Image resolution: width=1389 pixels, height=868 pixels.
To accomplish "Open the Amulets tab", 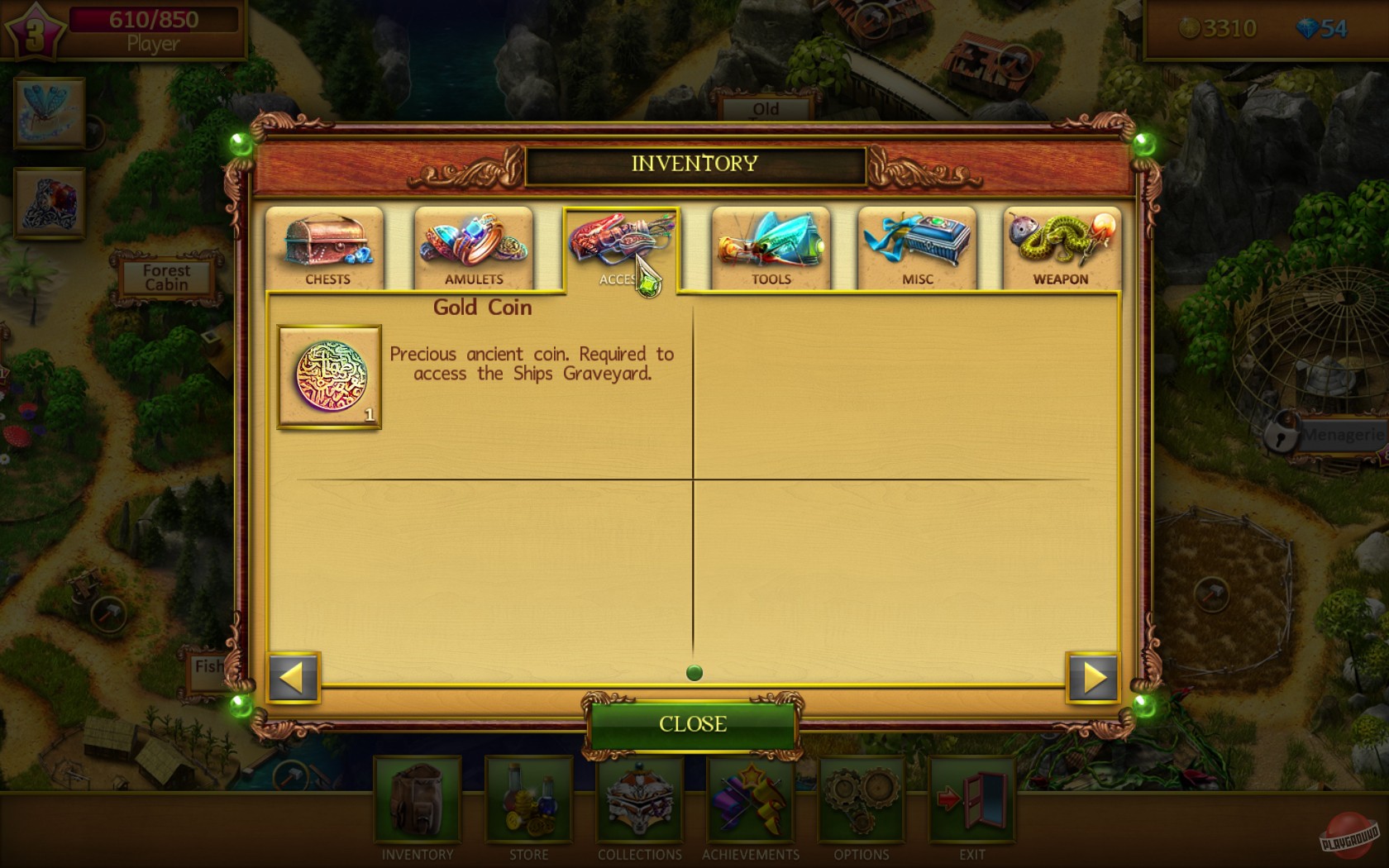I will 473,246.
